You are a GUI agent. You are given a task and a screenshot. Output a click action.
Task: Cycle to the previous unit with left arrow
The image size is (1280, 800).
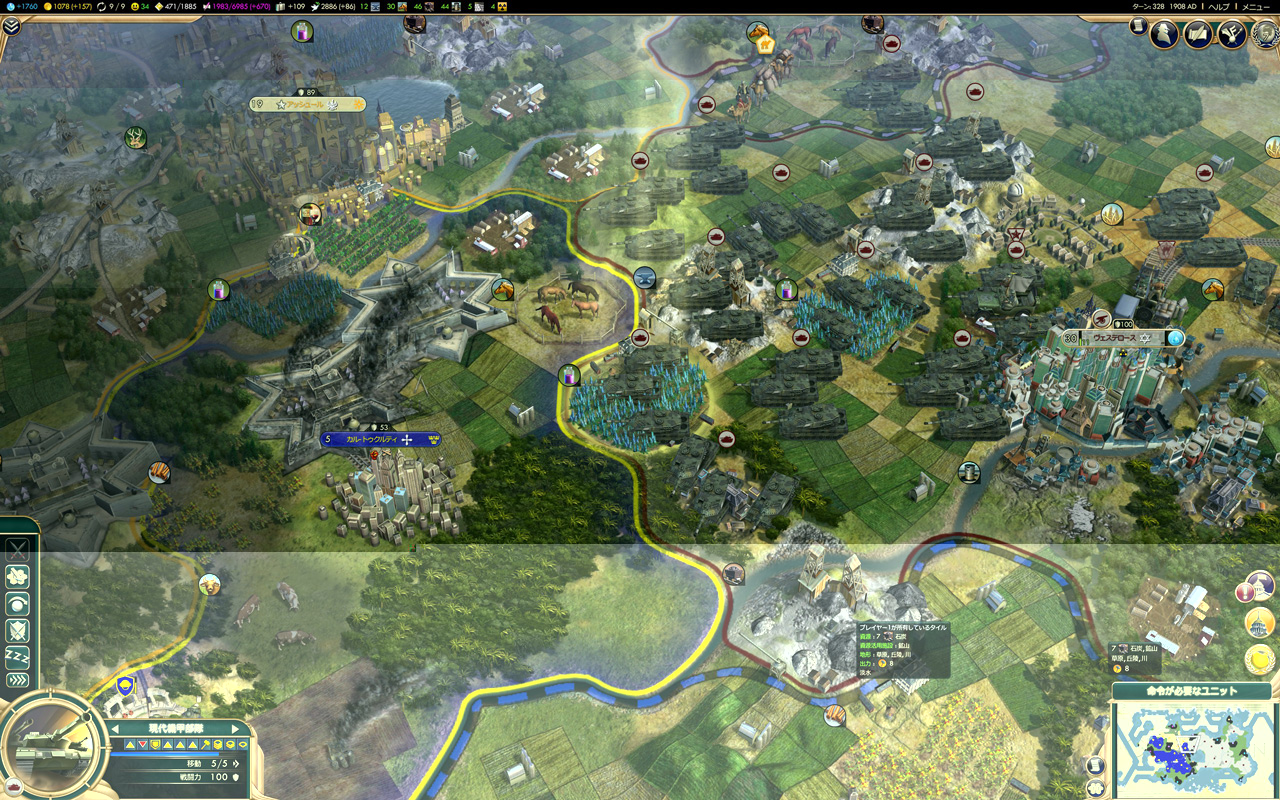[x=116, y=729]
